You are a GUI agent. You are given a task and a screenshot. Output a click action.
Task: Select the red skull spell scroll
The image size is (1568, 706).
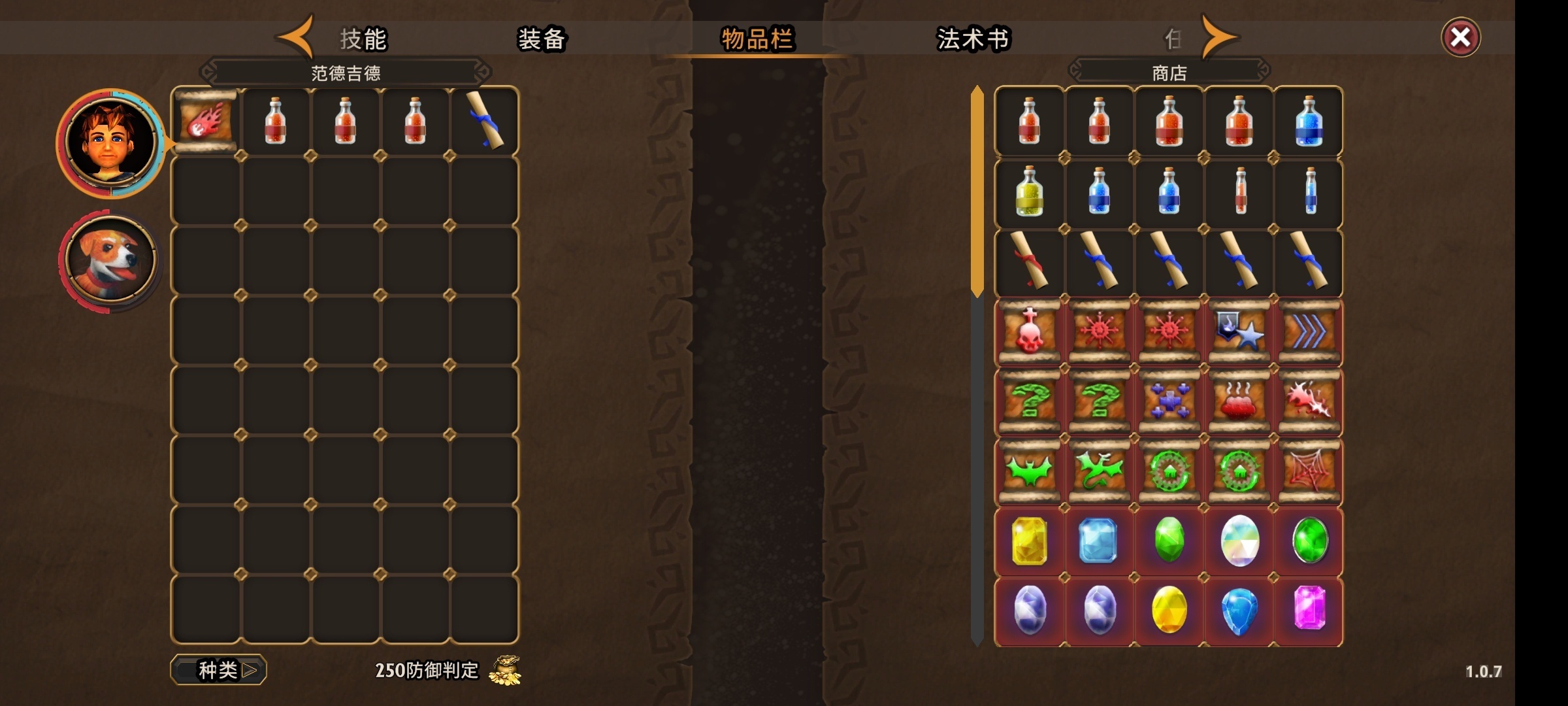point(1030,331)
